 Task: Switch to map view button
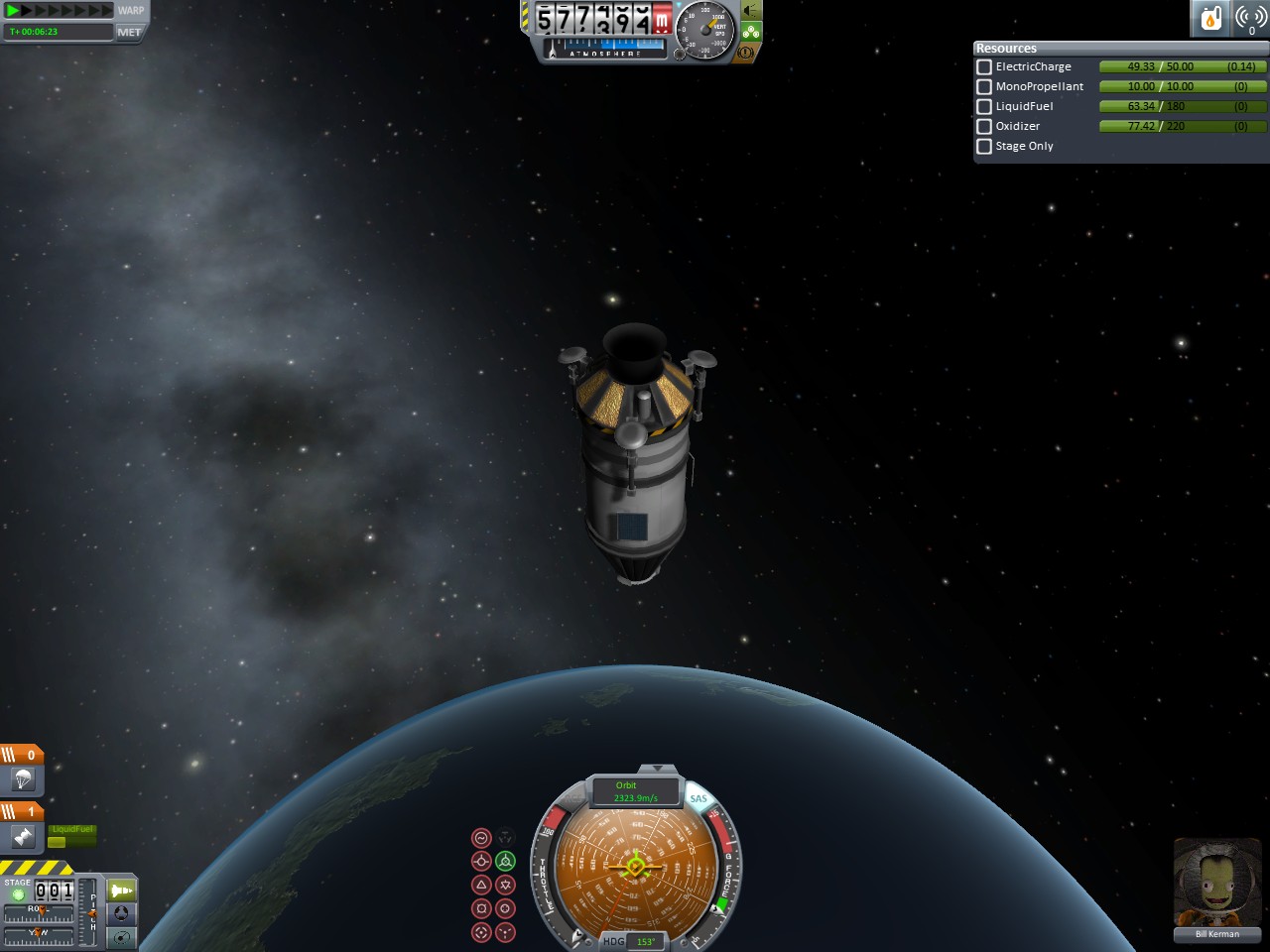click(x=121, y=936)
